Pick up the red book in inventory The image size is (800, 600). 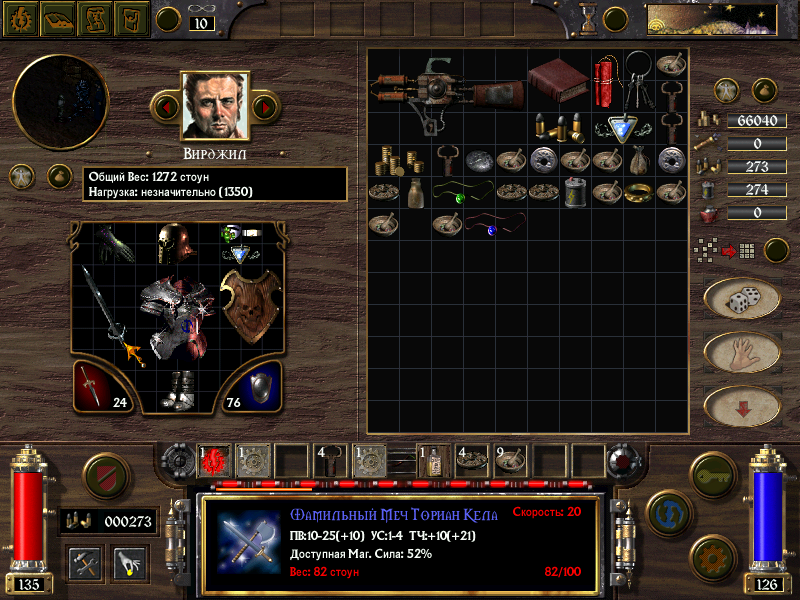(558, 80)
